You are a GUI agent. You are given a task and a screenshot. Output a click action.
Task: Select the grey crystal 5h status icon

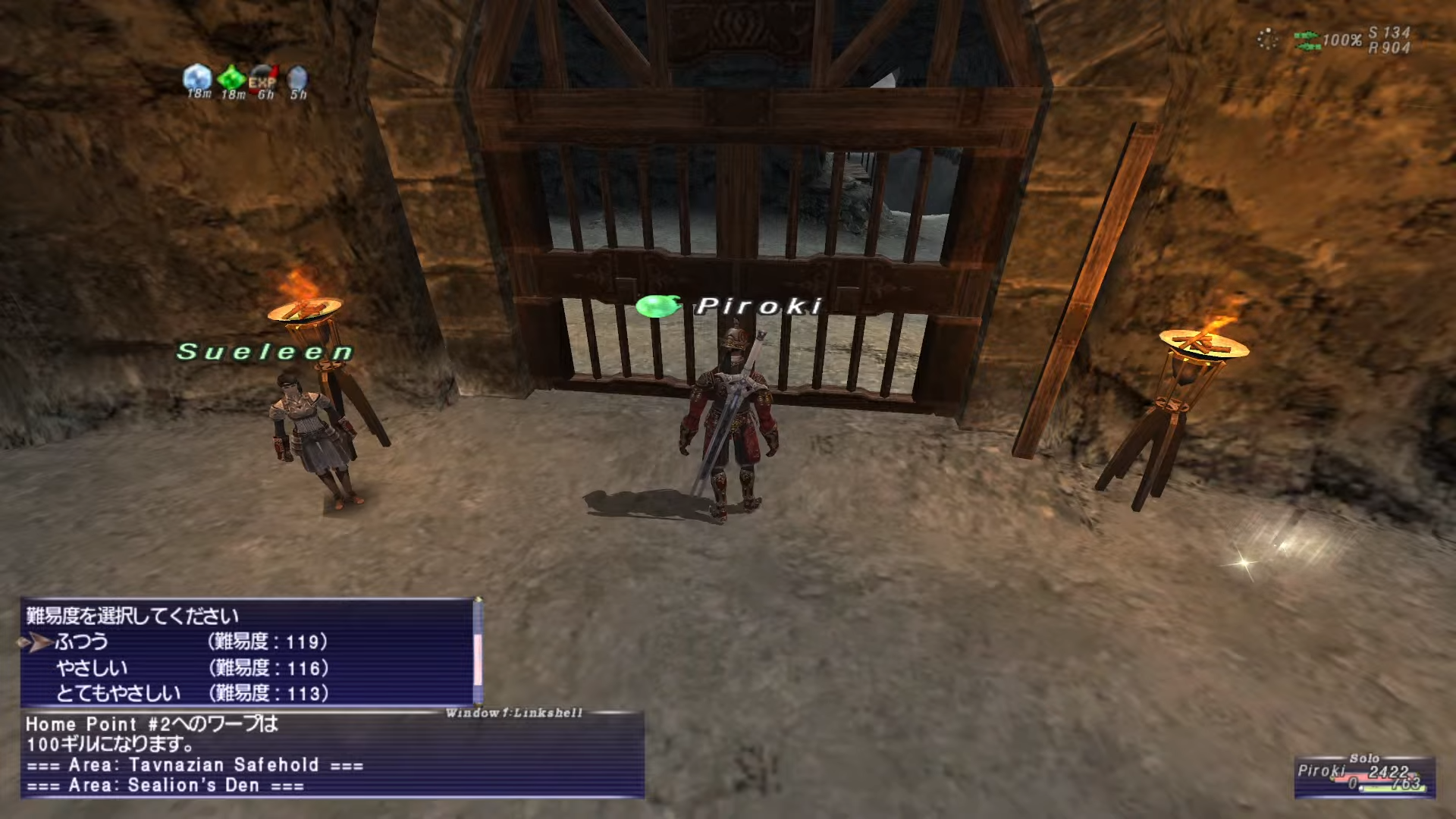[x=298, y=78]
